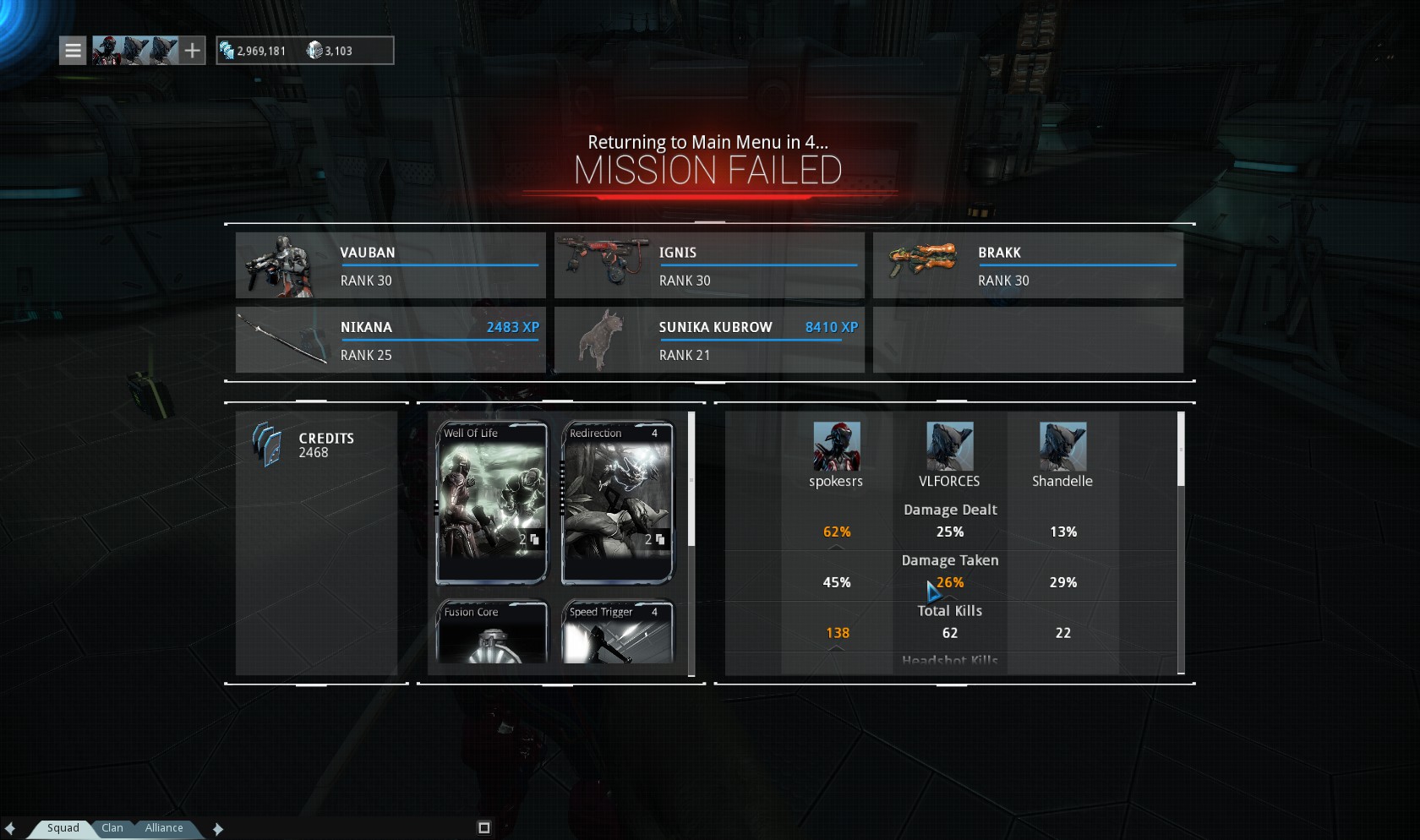
Task: Select the Vauban warframe panel
Action: 390,265
